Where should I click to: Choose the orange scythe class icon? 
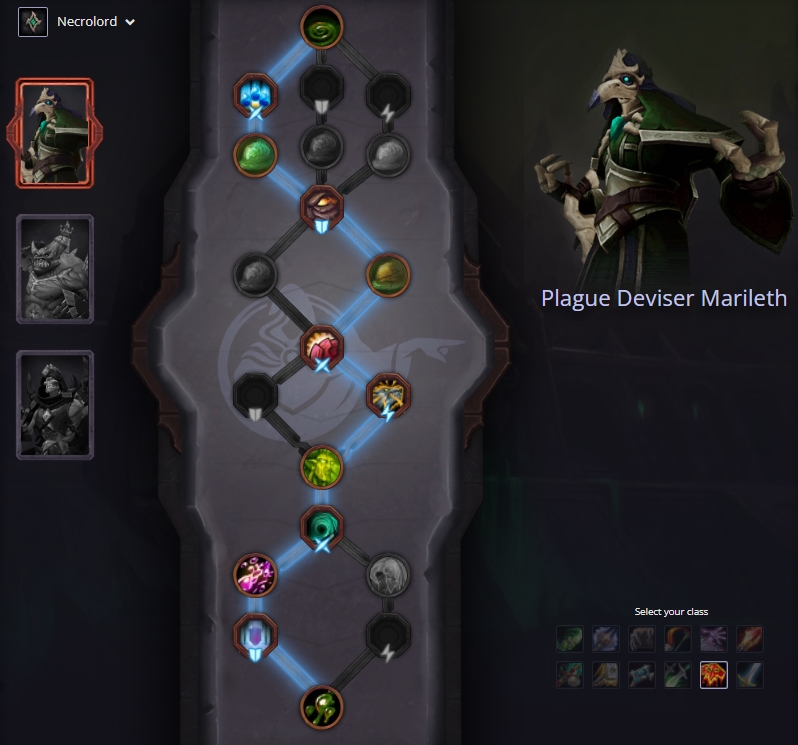(x=677, y=639)
